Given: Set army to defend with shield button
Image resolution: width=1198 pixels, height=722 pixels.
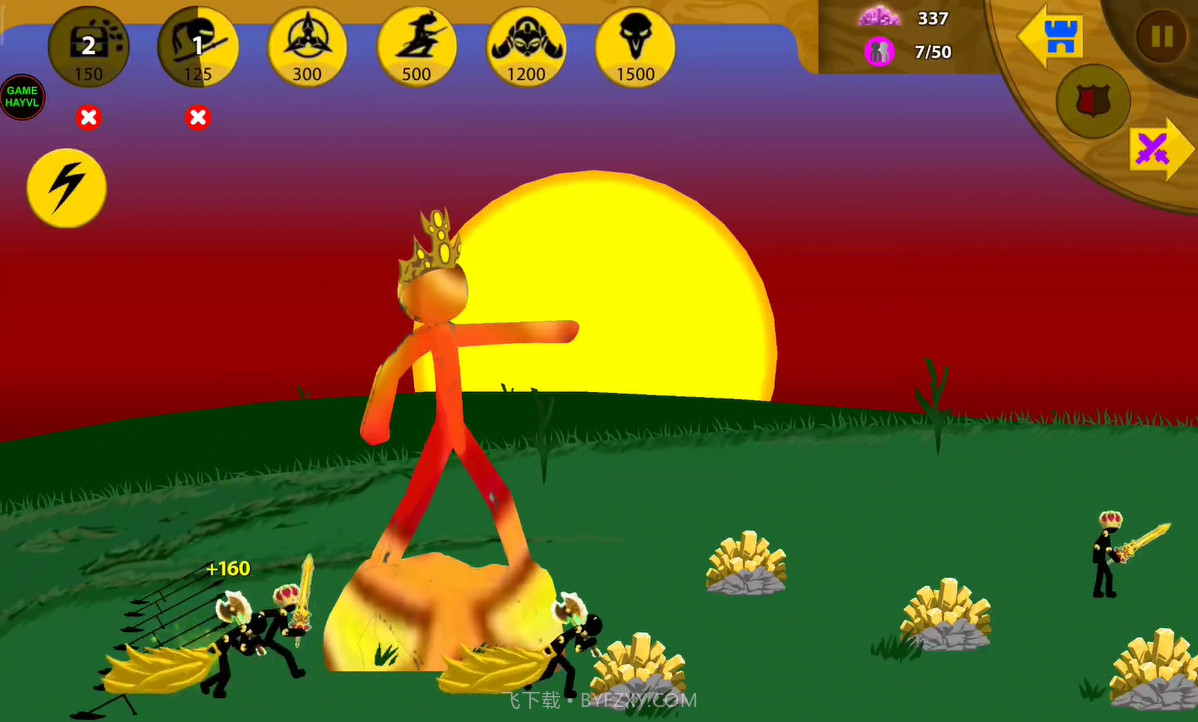Looking at the screenshot, I should pyautogui.click(x=1093, y=102).
